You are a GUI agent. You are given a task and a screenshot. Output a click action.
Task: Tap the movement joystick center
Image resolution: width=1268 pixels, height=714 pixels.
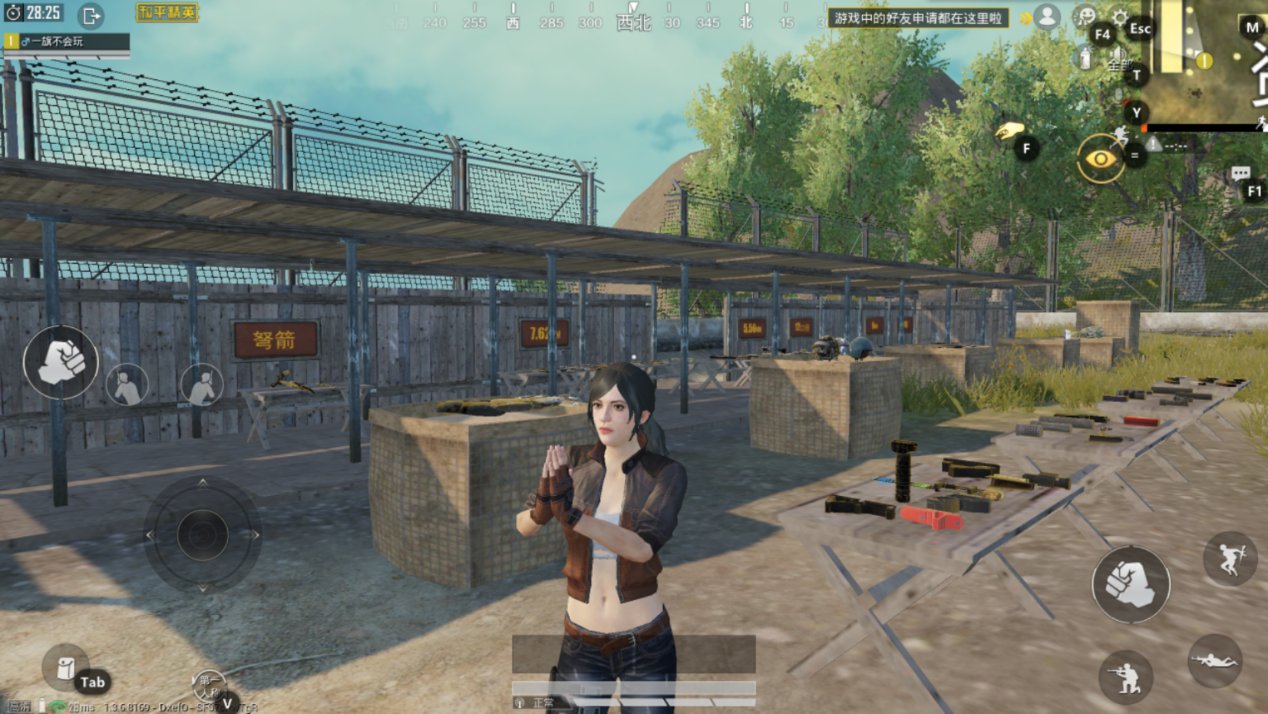[202, 535]
